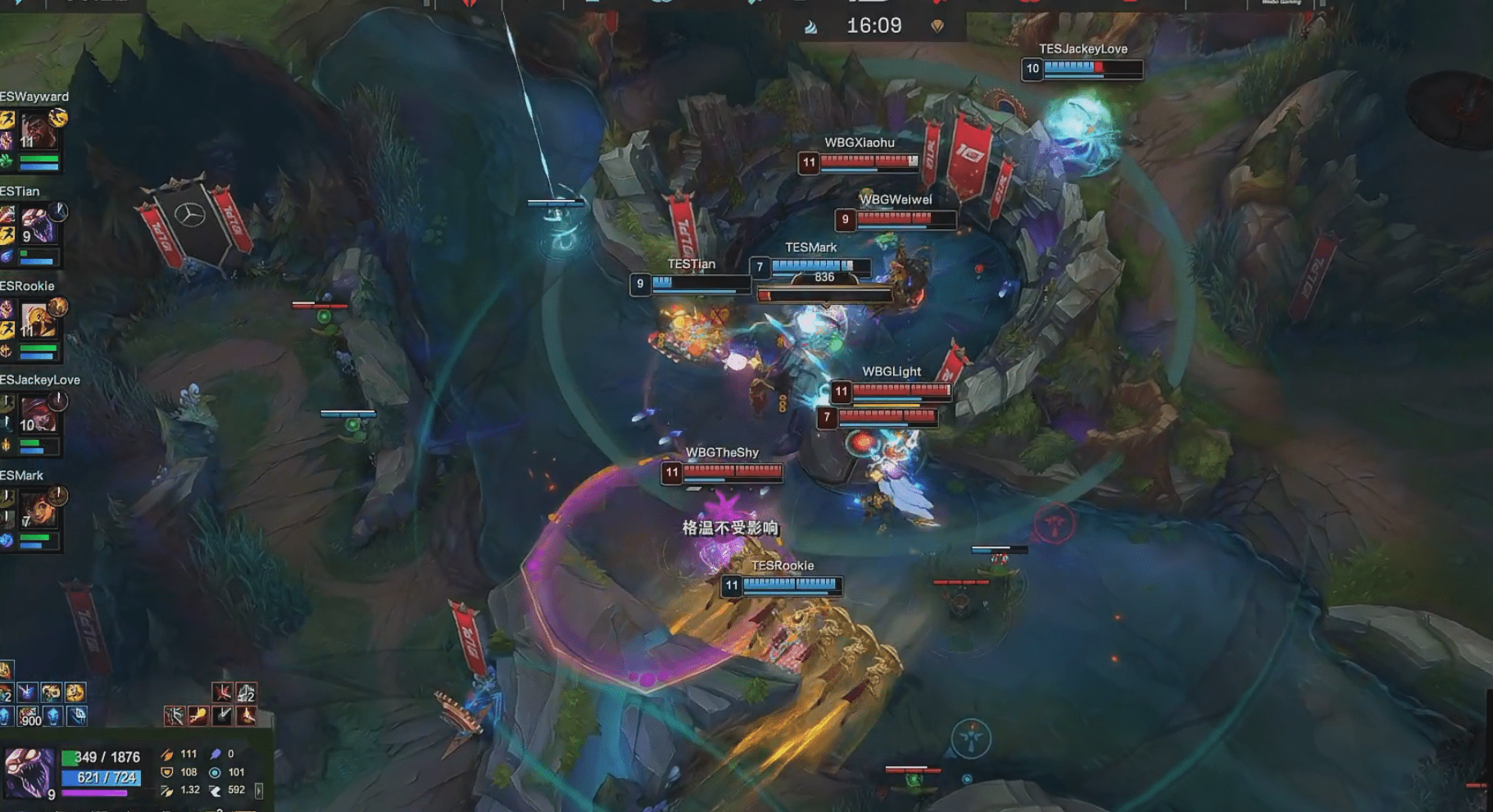Viewport: 1493px width, 812px height.
Task: Click the blue claw item icon
Action: pyautogui.click(x=76, y=716)
